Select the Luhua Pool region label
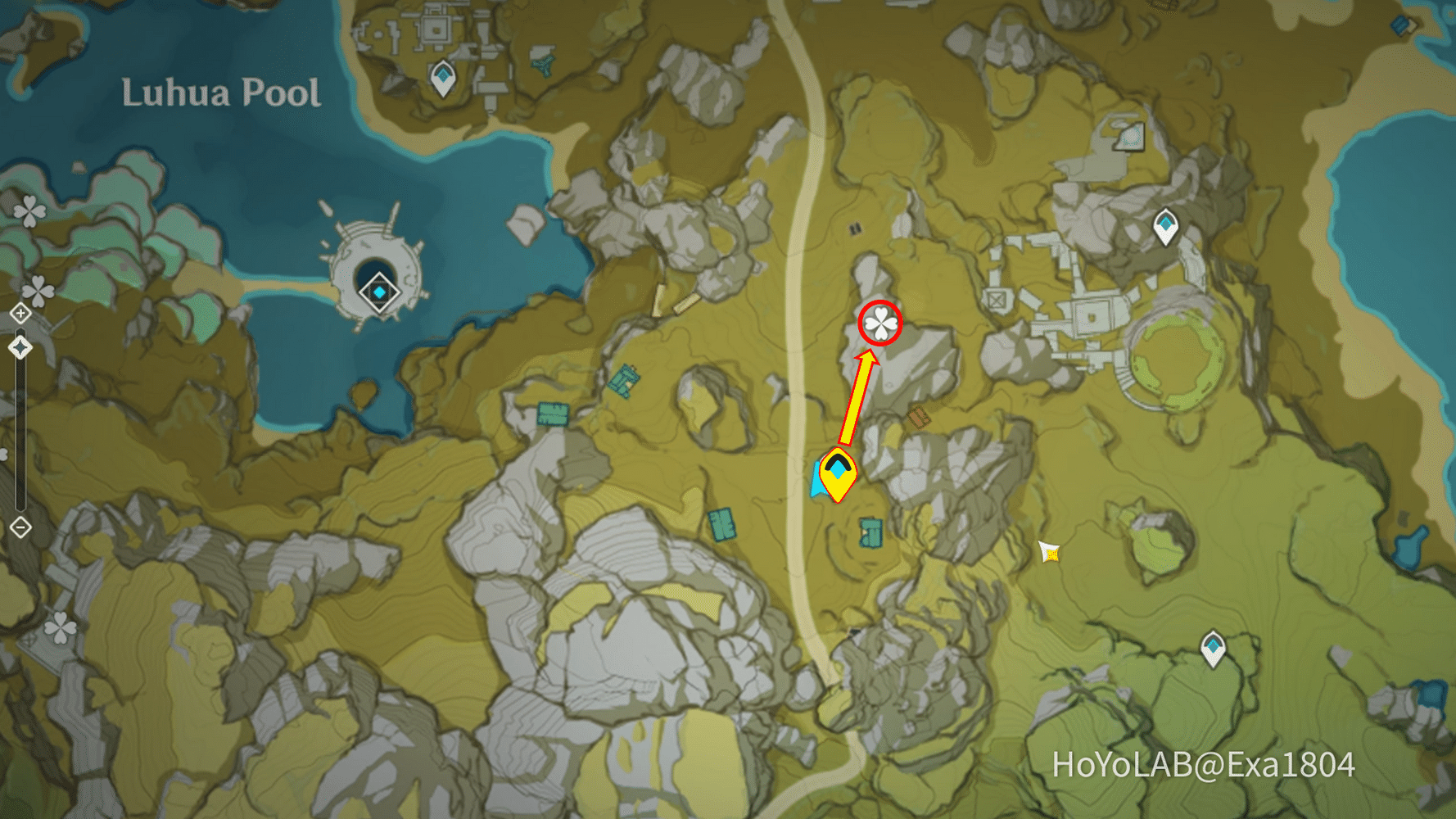This screenshot has height=819, width=1456. [x=221, y=93]
